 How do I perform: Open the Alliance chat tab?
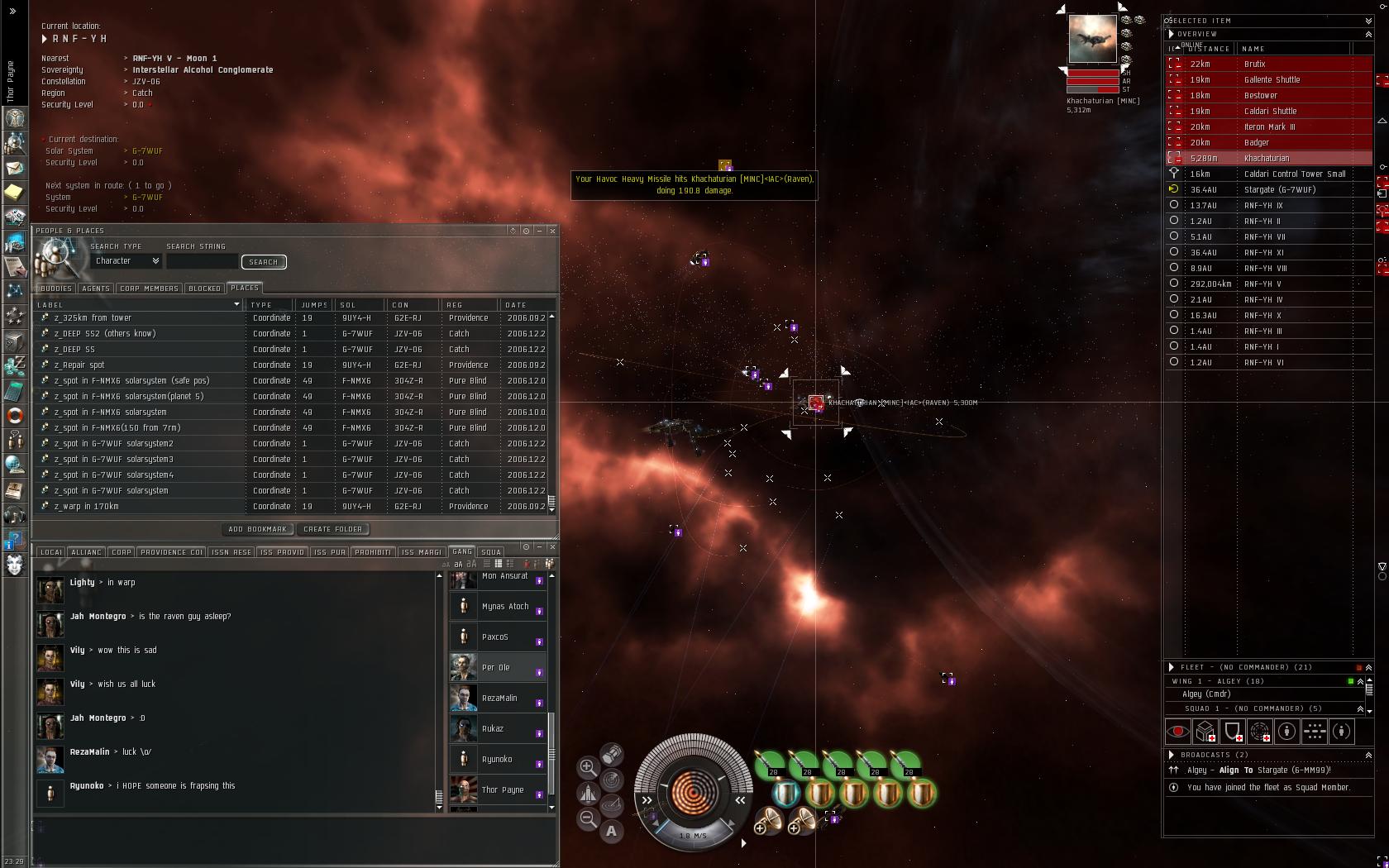click(86, 552)
